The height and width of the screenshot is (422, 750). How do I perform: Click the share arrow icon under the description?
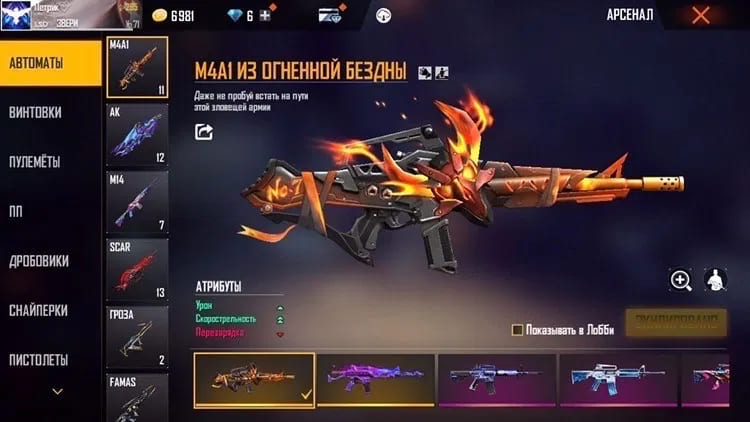coord(204,131)
